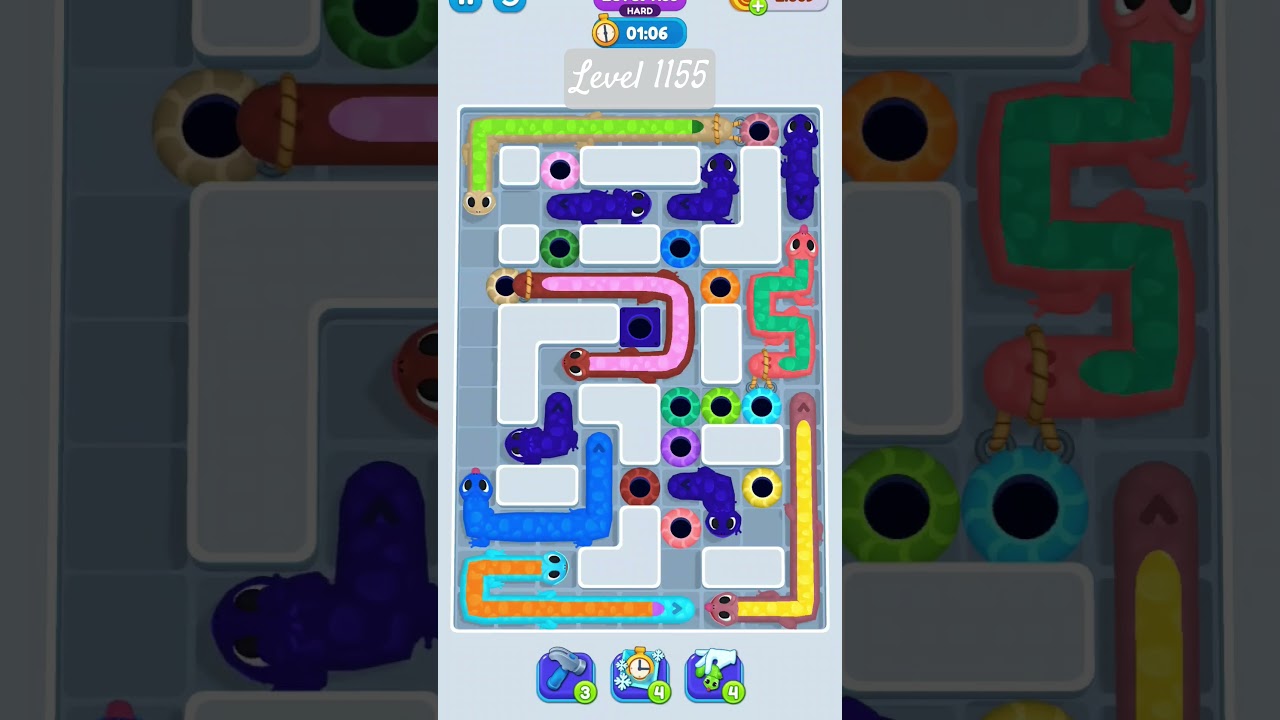Click the HARD difficulty badge

tap(640, 11)
